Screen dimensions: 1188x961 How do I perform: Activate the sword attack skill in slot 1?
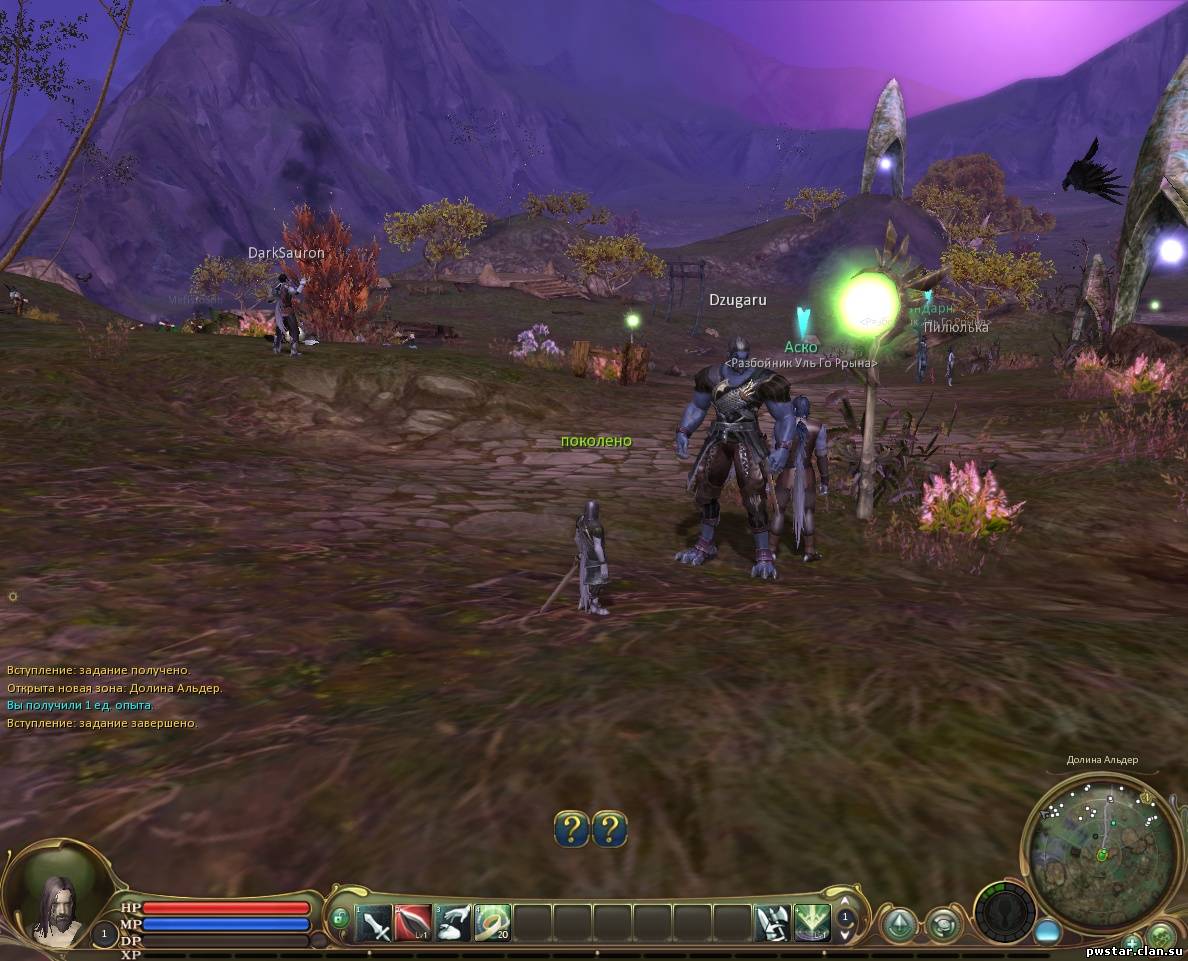(374, 922)
